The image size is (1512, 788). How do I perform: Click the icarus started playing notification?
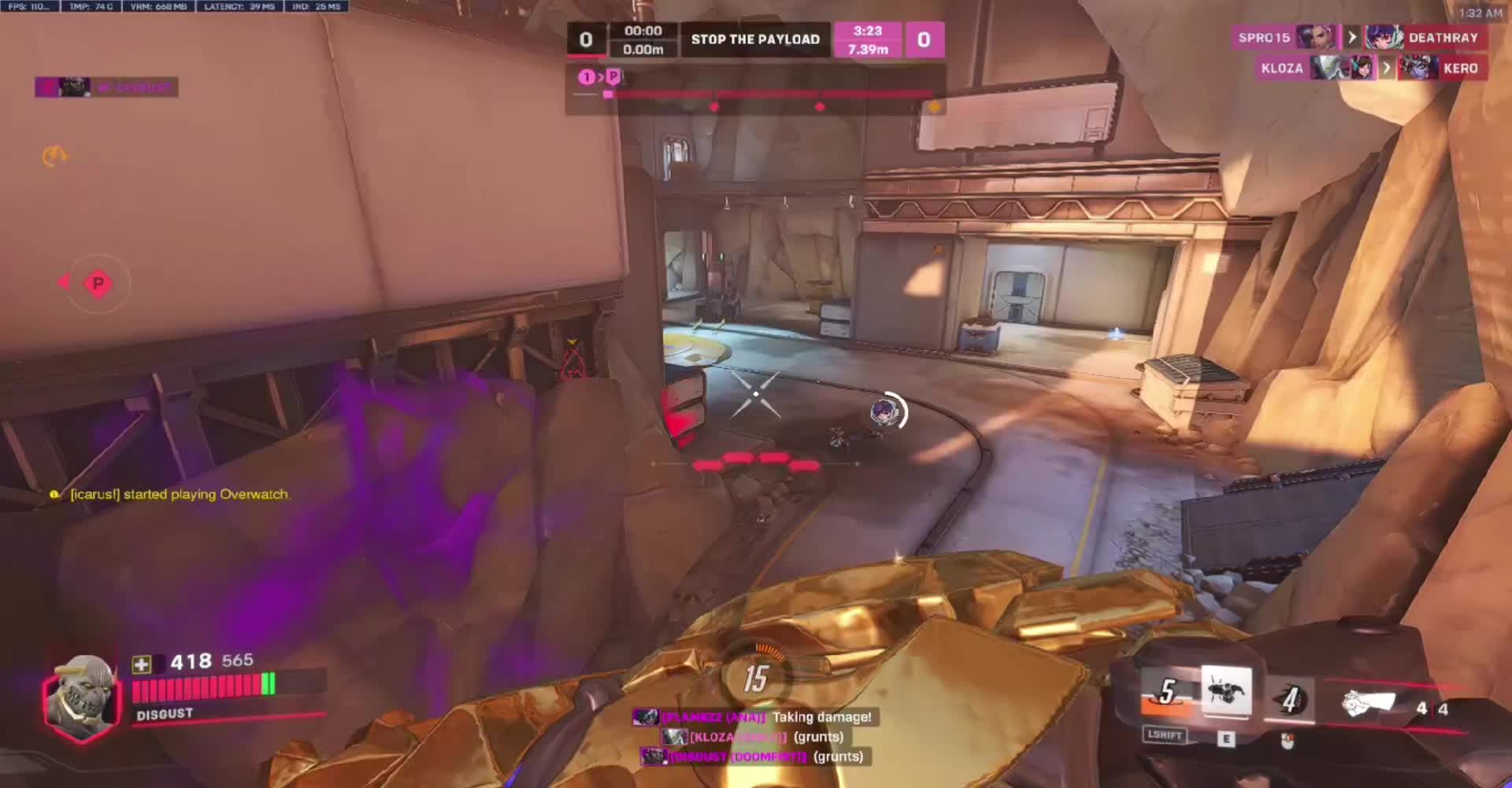pos(180,495)
